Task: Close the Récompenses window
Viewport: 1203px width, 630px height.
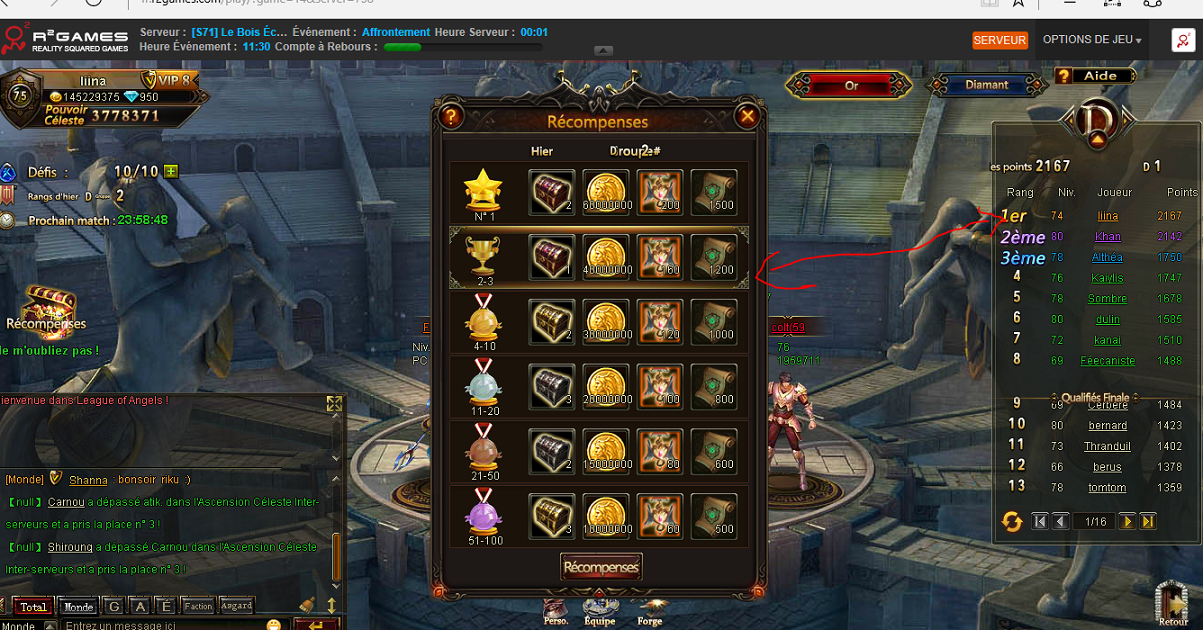Action: (747, 117)
